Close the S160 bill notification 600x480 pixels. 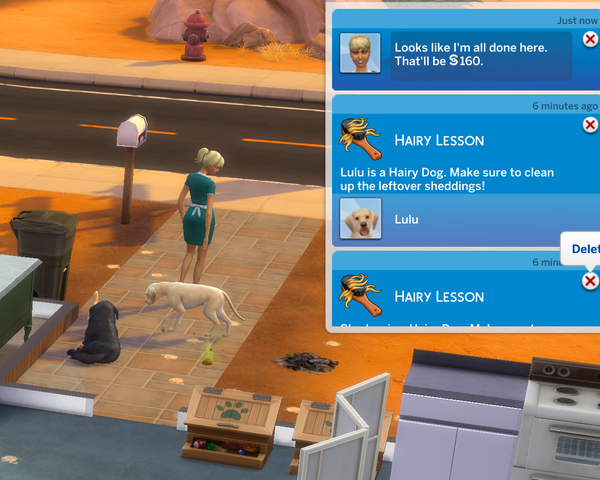(x=590, y=40)
